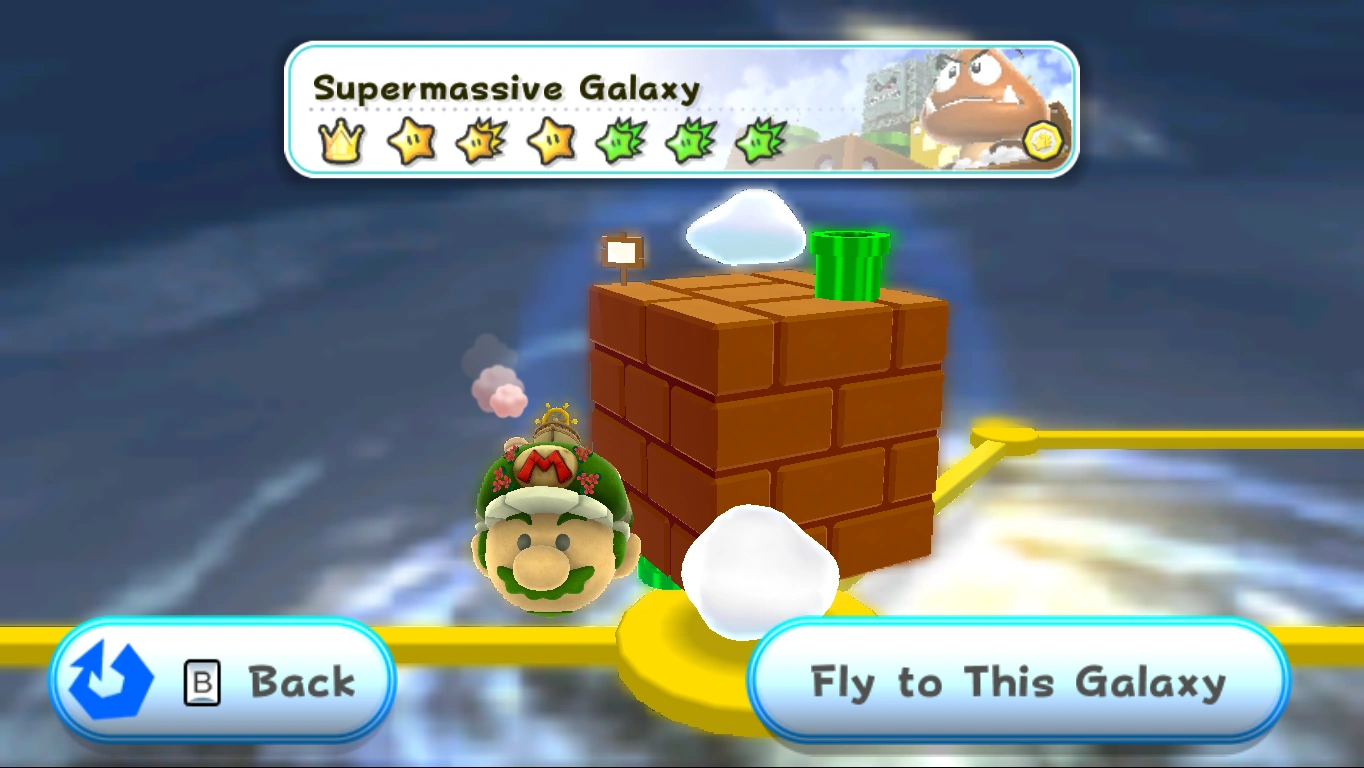Image resolution: width=1364 pixels, height=768 pixels.
Task: Select the brick block planet
Action: (x=770, y=420)
